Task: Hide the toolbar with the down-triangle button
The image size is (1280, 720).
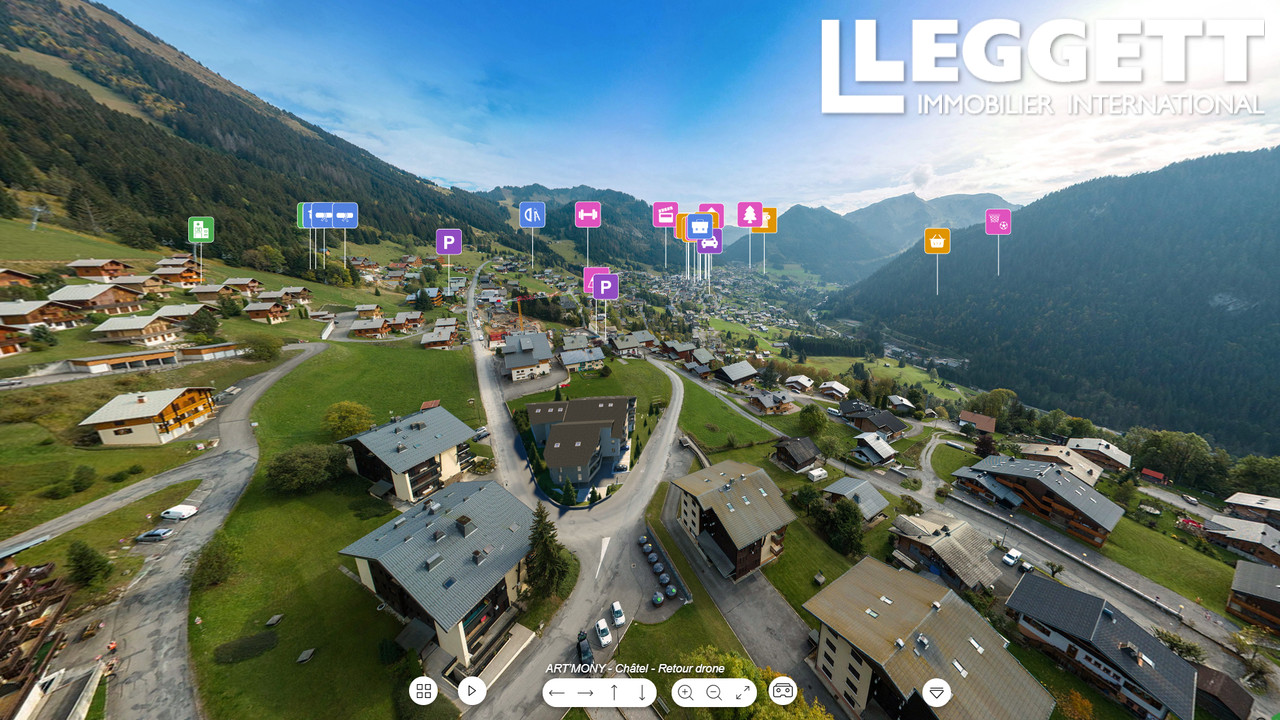Action: (937, 692)
